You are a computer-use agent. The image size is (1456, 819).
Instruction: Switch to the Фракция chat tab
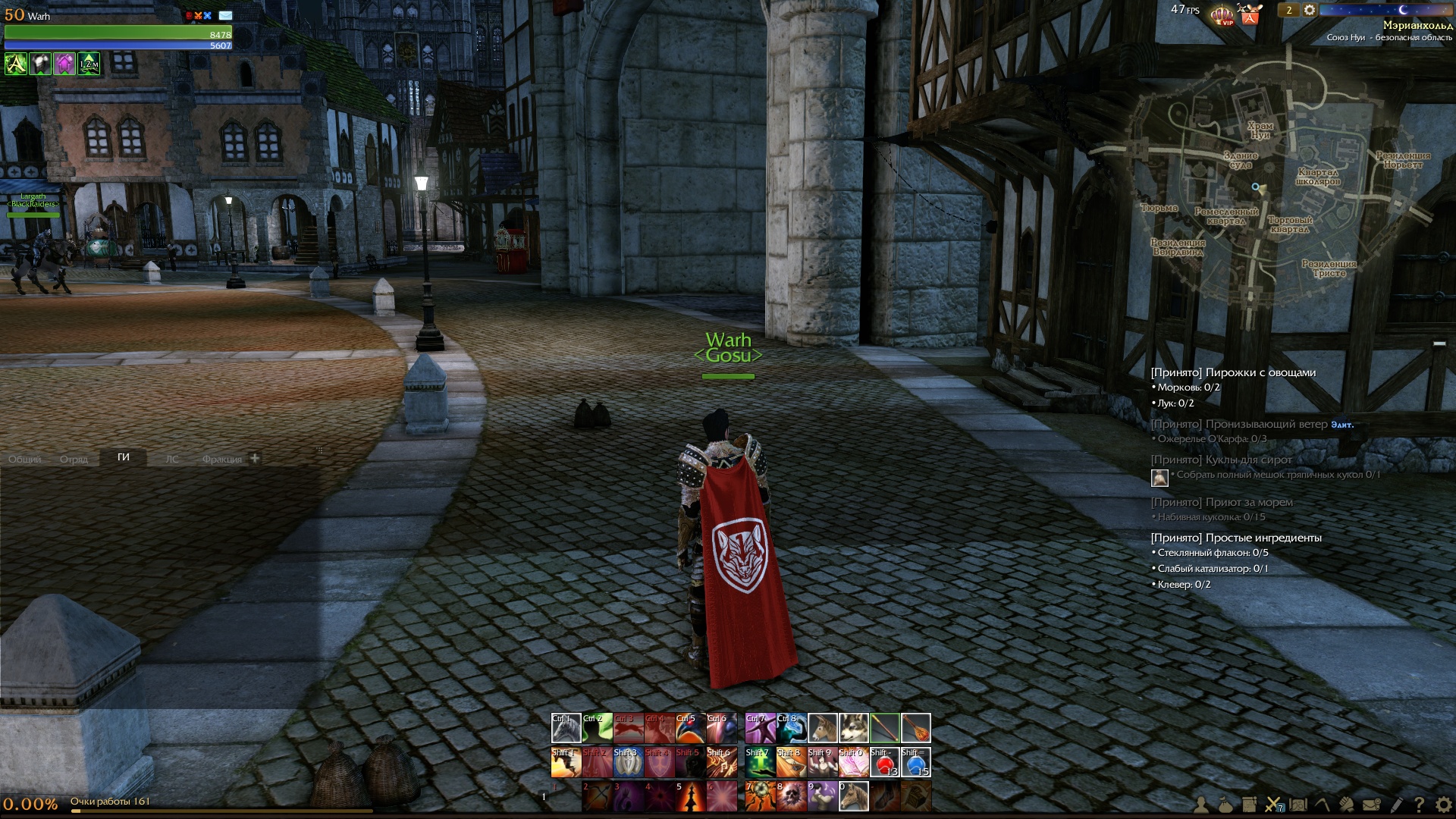pos(221,459)
